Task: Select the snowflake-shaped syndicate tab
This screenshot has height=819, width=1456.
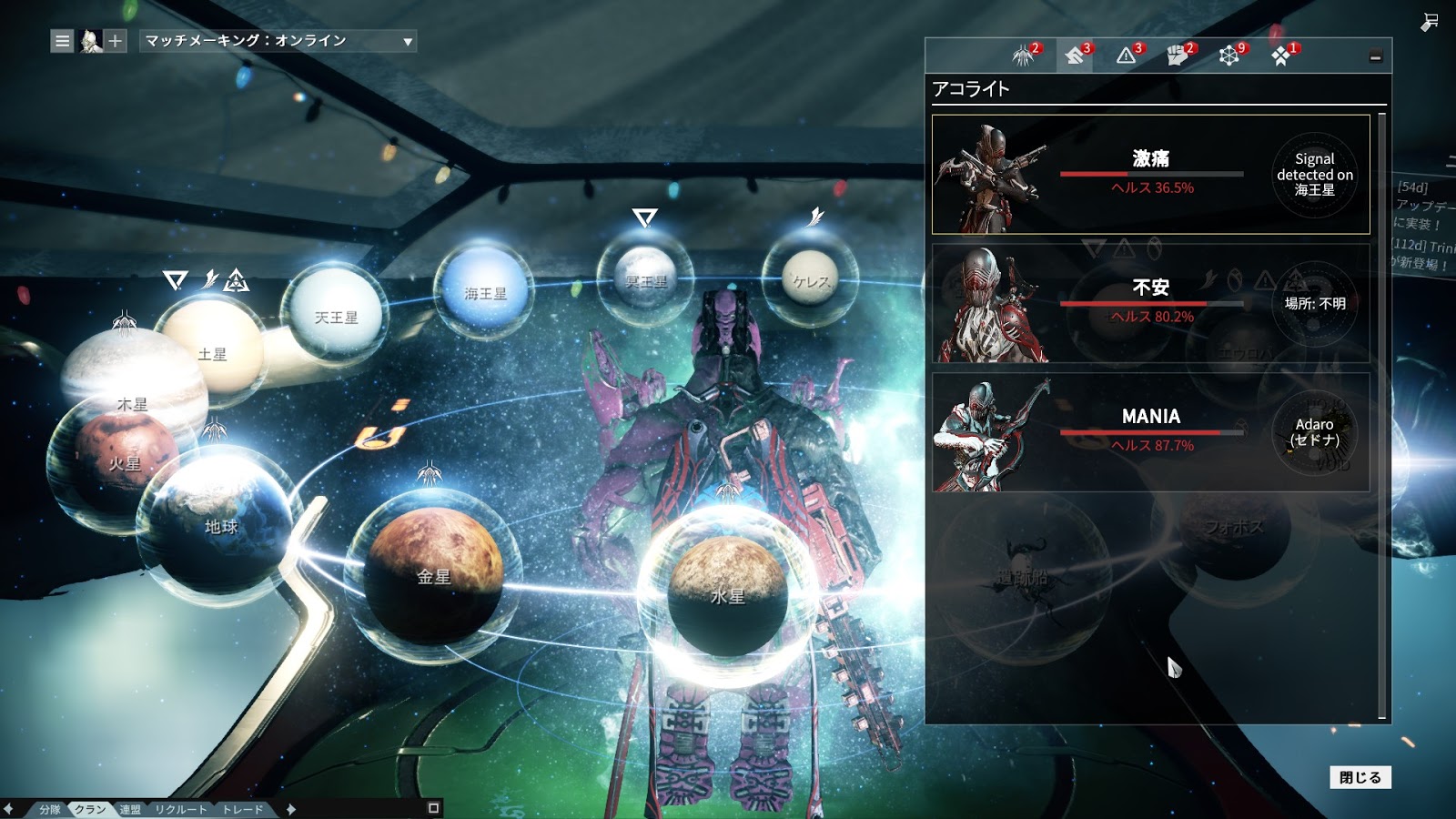Action: pyautogui.click(x=1229, y=56)
